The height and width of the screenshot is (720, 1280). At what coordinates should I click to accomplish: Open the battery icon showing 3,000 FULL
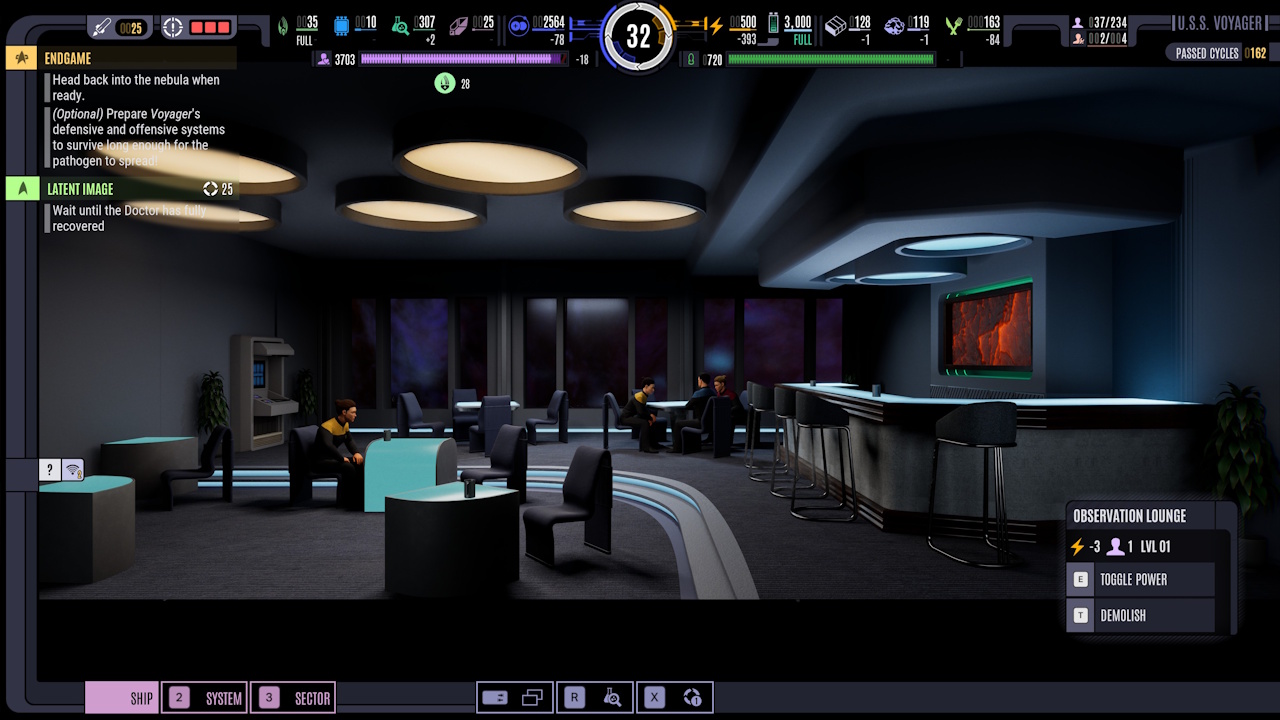tap(773, 22)
